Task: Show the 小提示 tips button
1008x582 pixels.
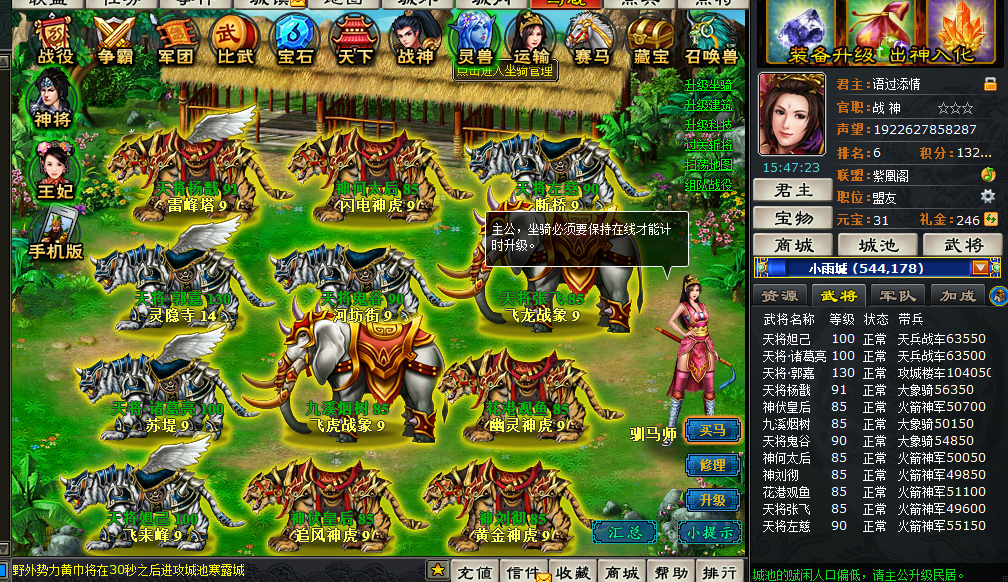Action: point(710,532)
